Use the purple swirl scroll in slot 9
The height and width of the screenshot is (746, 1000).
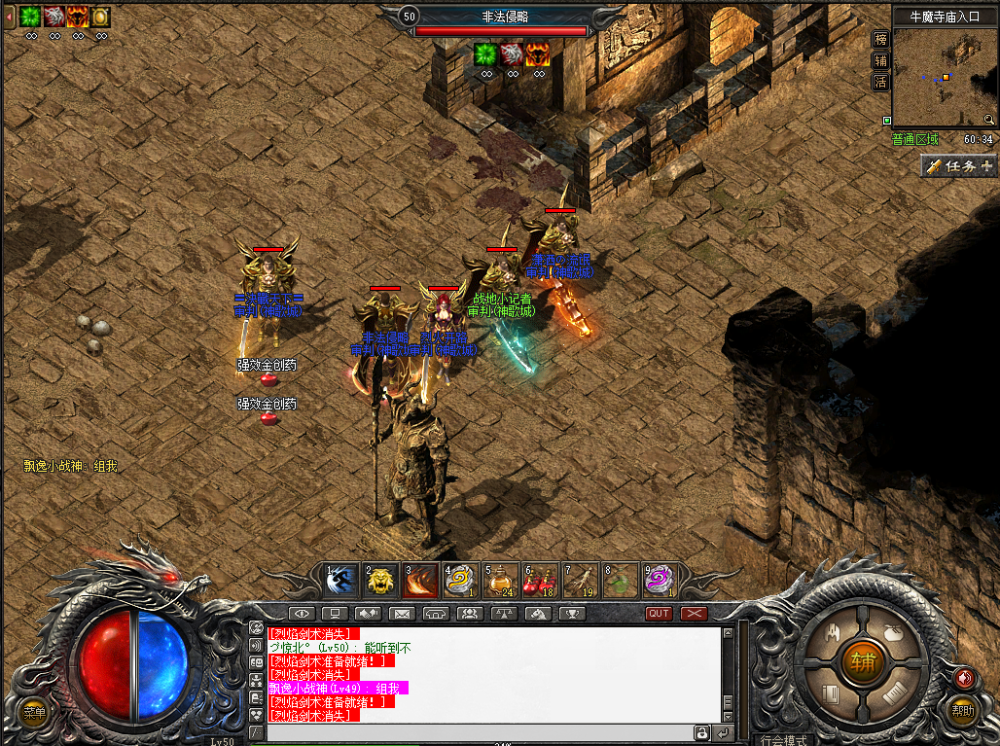(x=661, y=580)
